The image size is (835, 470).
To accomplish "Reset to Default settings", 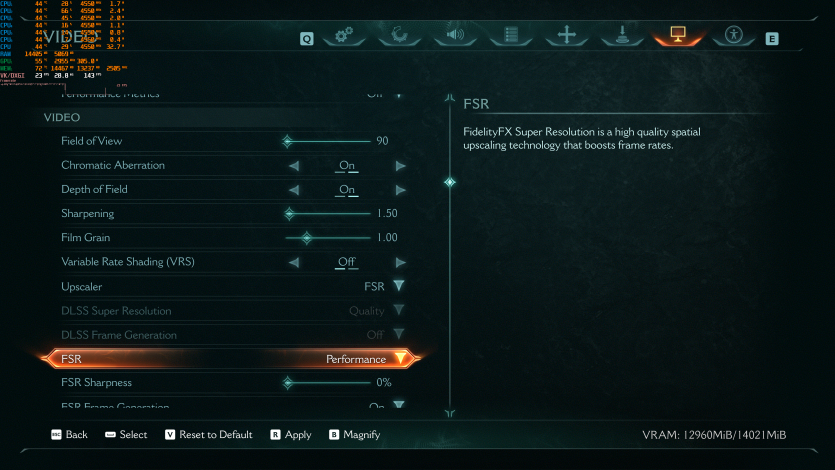I will tap(208, 435).
